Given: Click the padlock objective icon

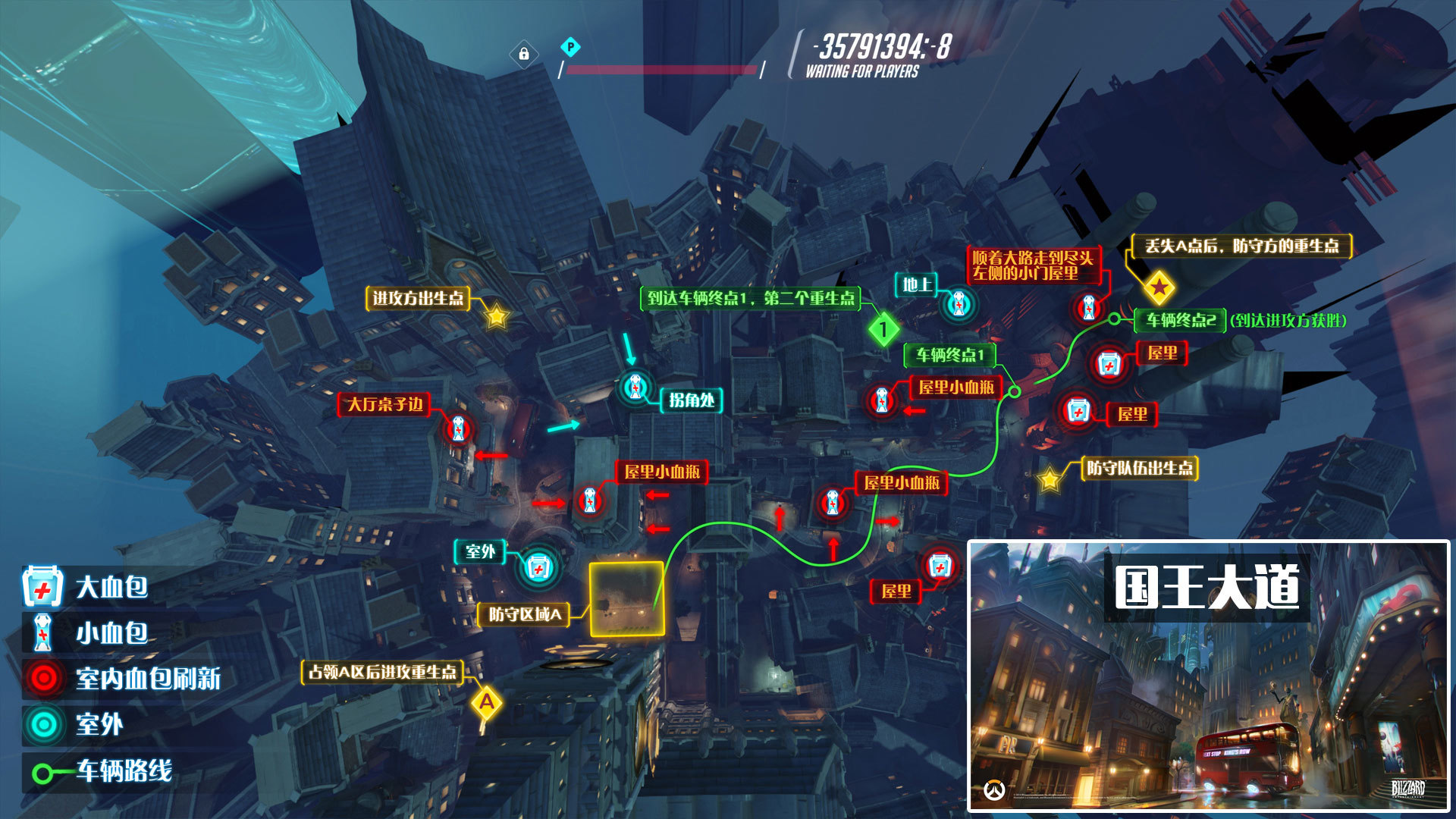Looking at the screenshot, I should (523, 54).
